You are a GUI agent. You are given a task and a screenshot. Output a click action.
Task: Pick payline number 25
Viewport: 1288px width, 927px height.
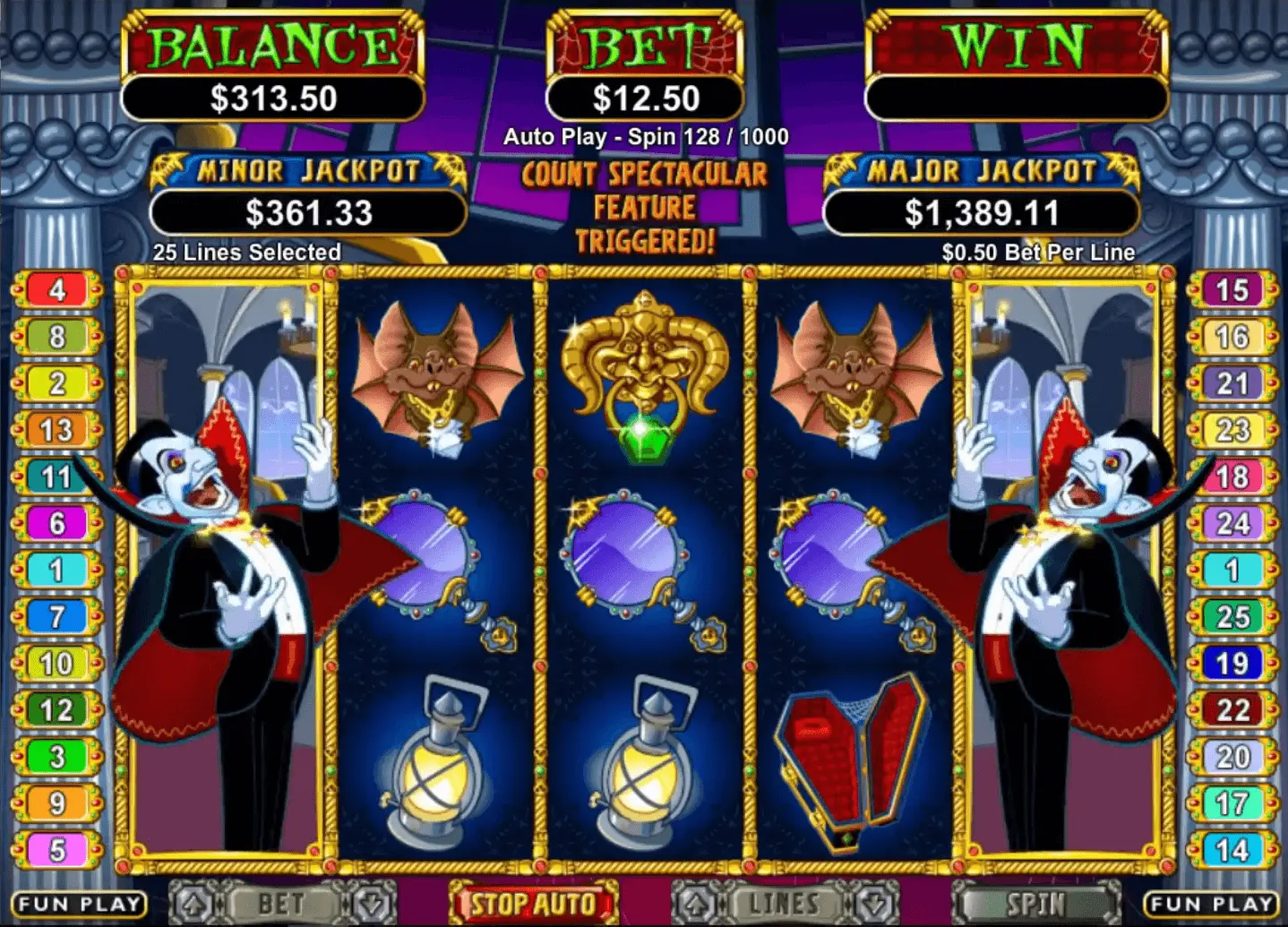click(1232, 616)
